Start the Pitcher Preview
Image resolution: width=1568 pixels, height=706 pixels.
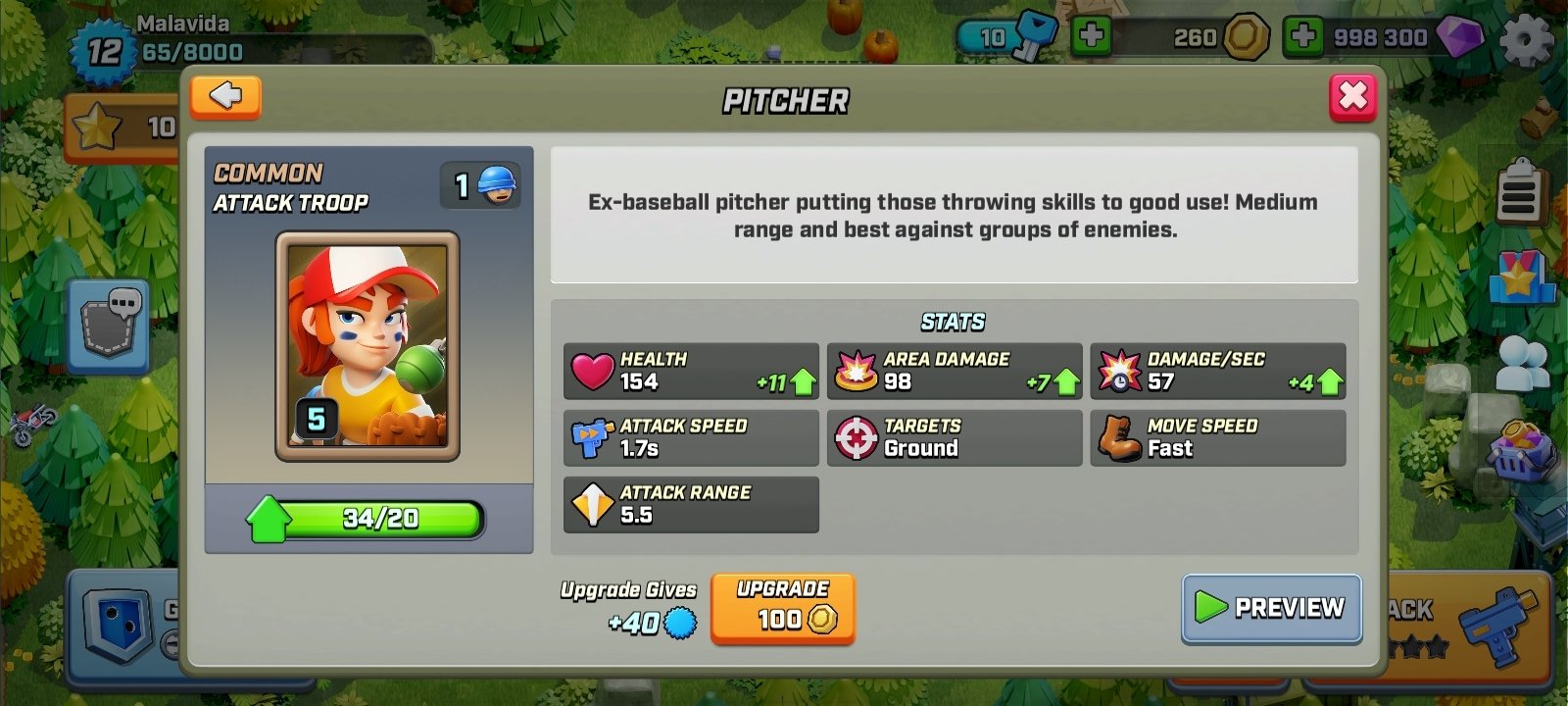click(x=1271, y=608)
